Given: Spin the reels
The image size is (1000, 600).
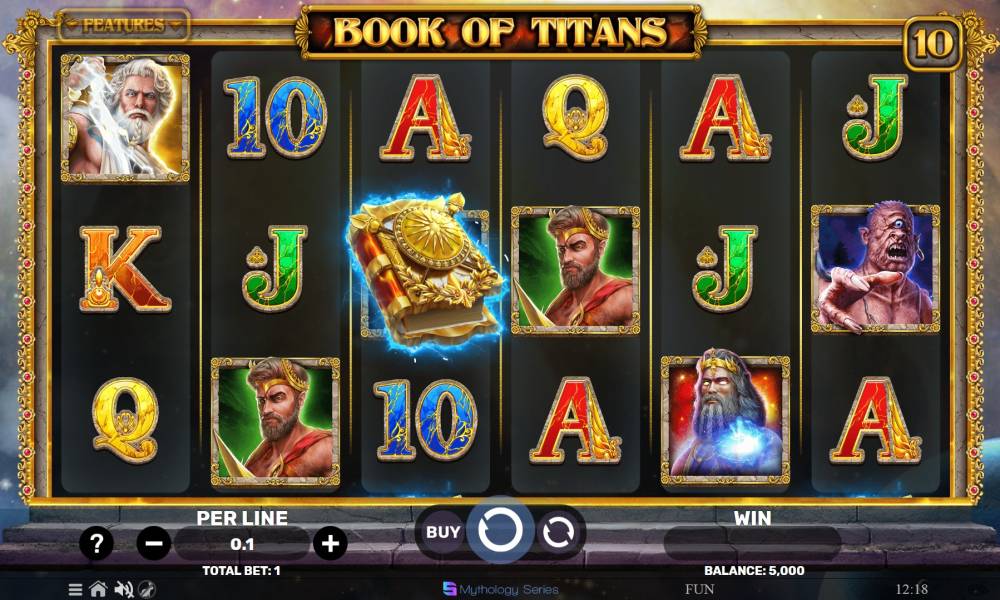Looking at the screenshot, I should [500, 531].
